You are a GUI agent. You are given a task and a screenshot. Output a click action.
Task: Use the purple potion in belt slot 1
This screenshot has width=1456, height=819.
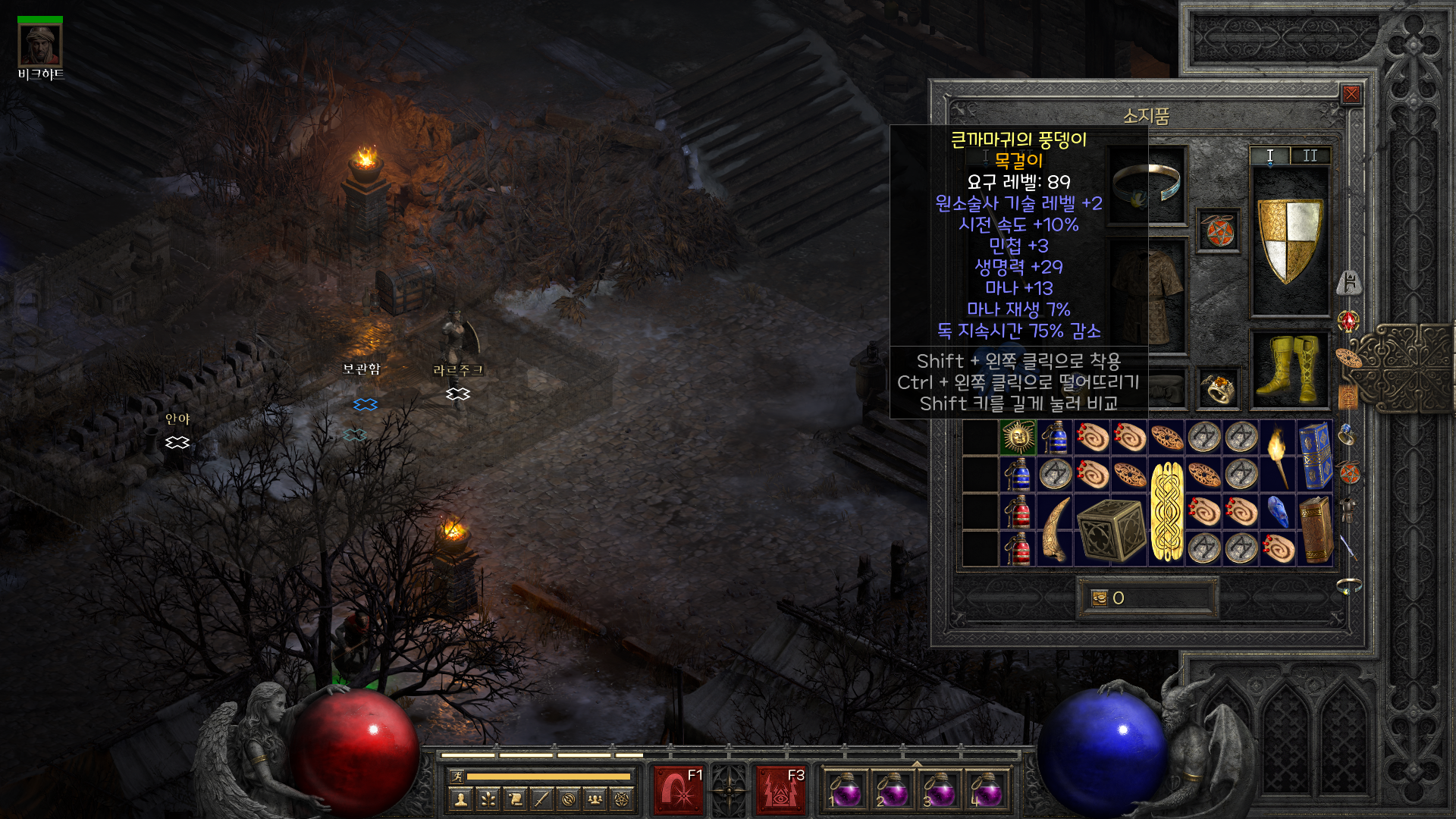pyautogui.click(x=845, y=789)
